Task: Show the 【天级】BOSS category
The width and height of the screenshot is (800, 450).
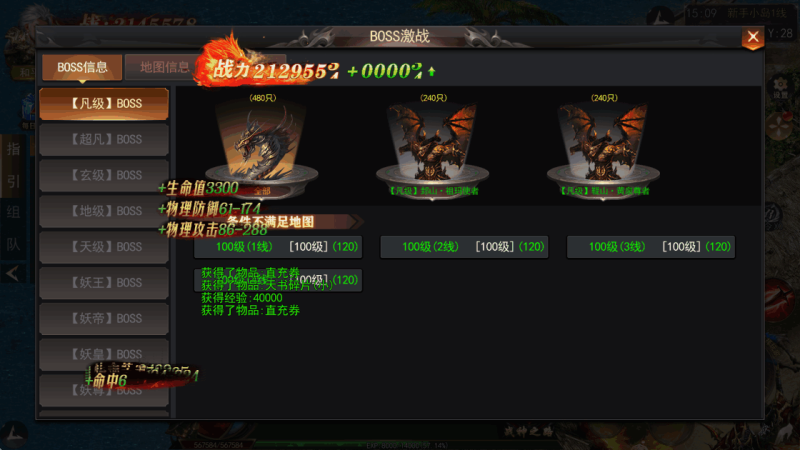Action: [x=104, y=247]
